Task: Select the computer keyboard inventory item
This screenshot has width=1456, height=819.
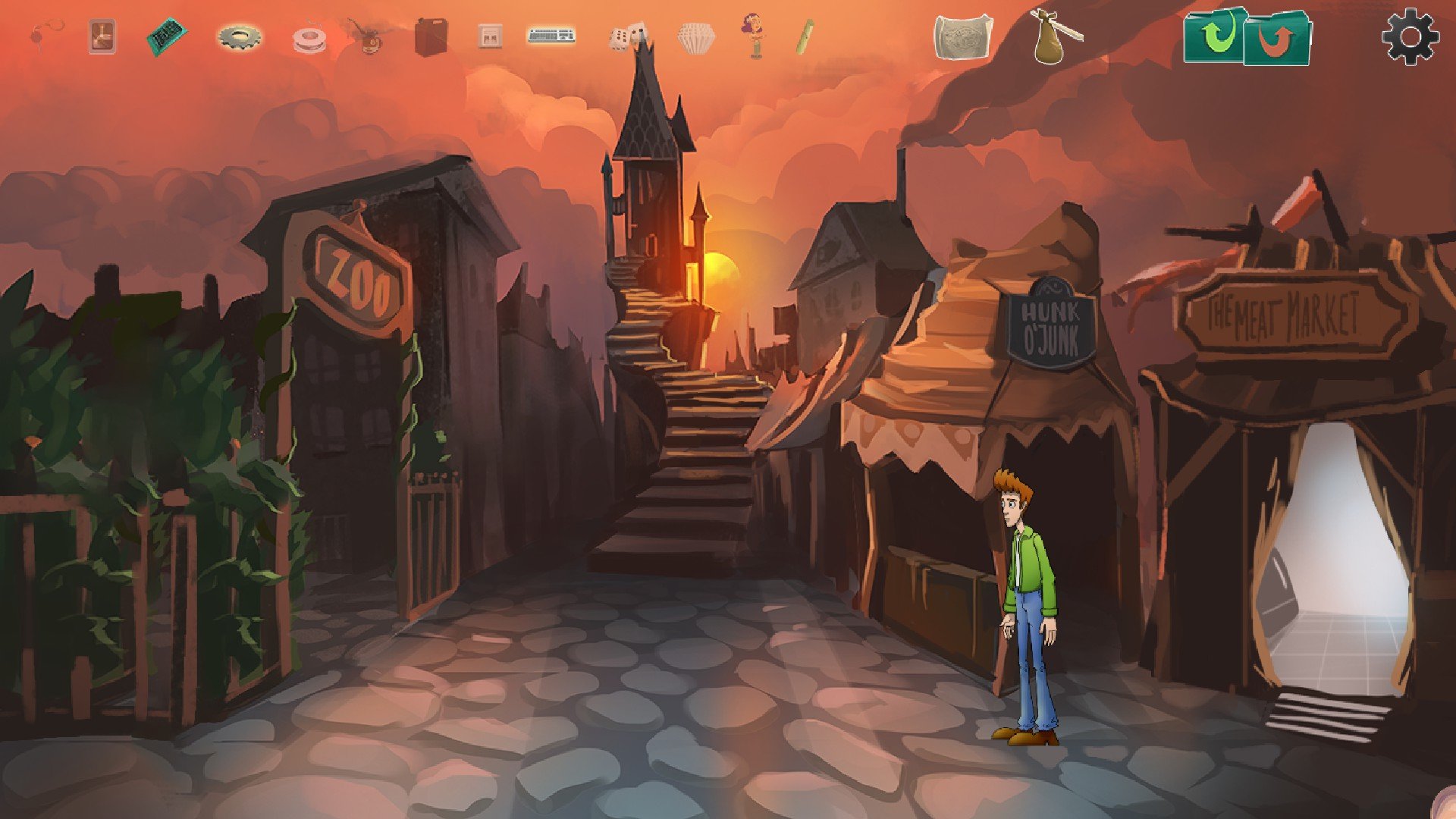Action: pyautogui.click(x=551, y=36)
